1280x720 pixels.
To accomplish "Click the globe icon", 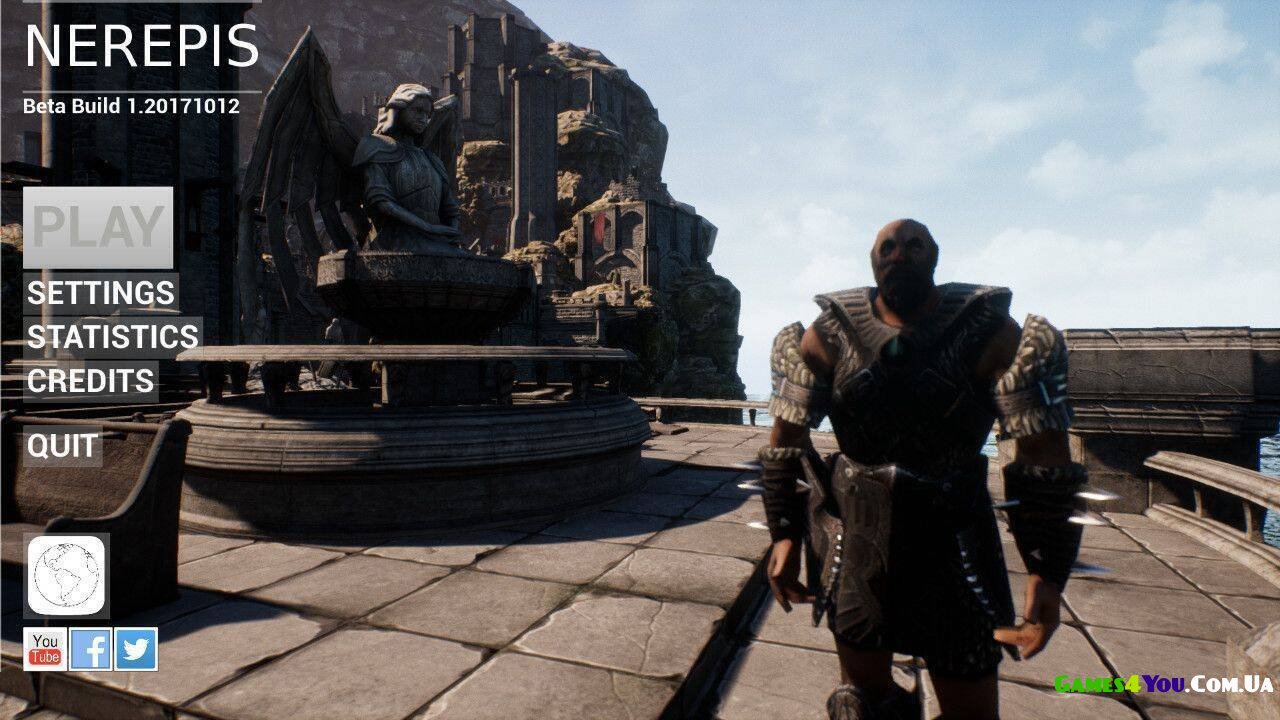I will point(66,575).
